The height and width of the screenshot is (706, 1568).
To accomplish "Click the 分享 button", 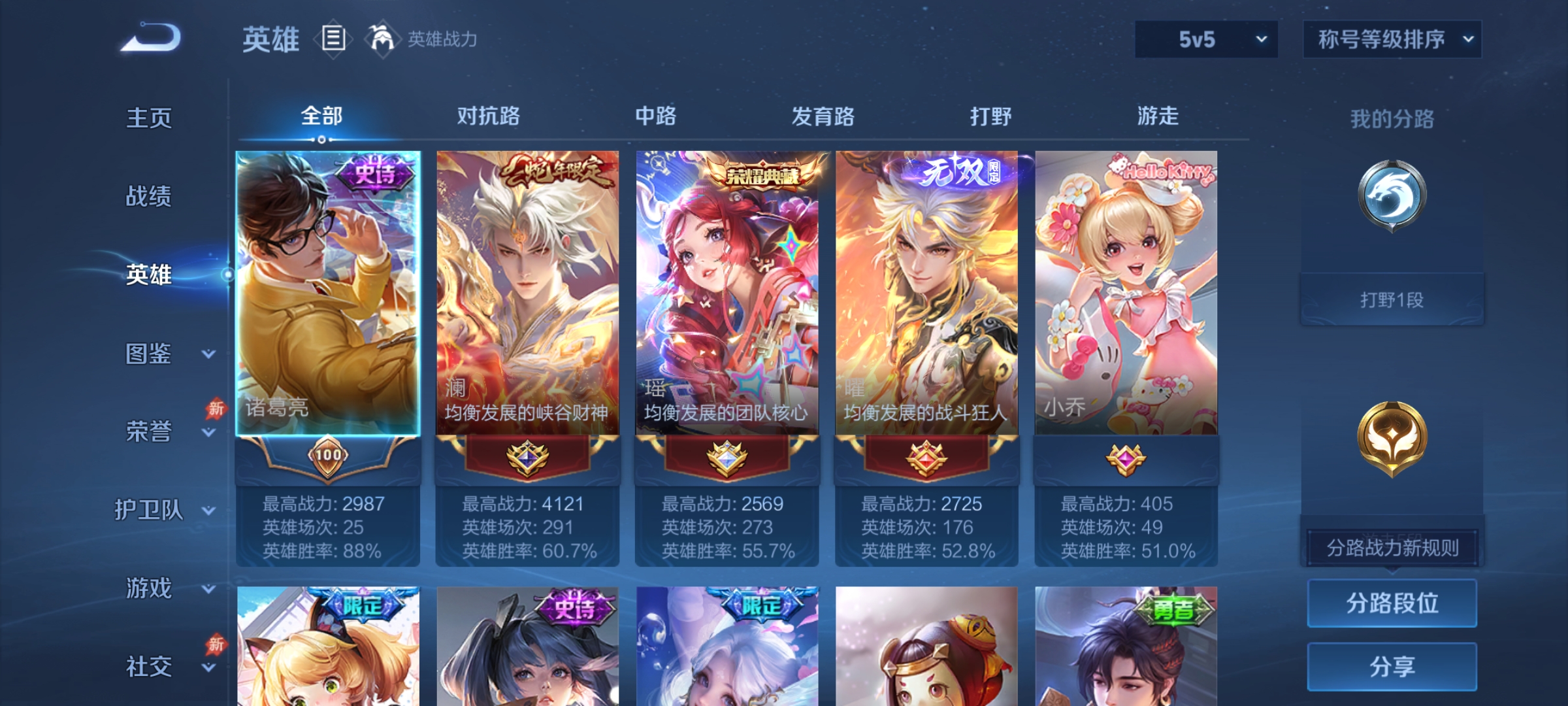I will pos(1392,667).
